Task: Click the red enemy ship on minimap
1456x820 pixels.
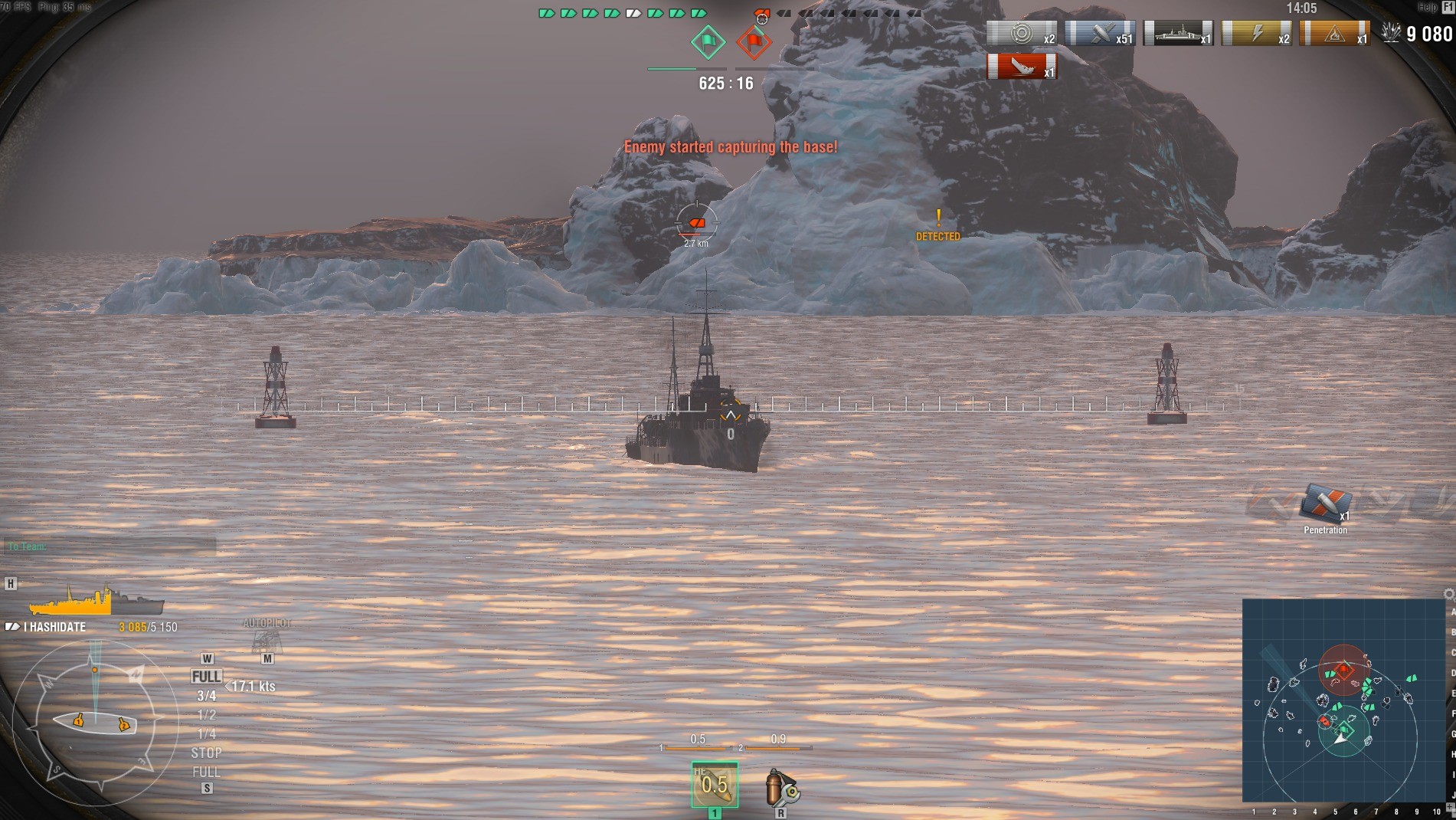Action: click(x=1325, y=722)
